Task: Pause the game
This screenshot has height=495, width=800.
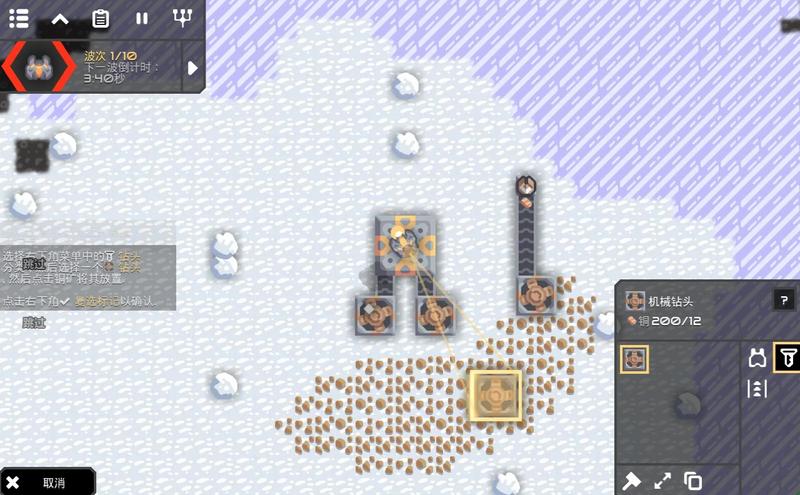Action: (x=142, y=18)
